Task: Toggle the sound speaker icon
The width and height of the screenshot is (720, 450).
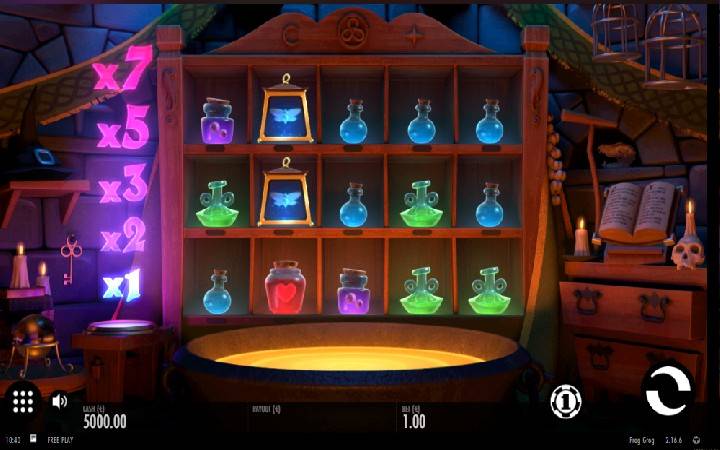Action: pyautogui.click(x=60, y=401)
